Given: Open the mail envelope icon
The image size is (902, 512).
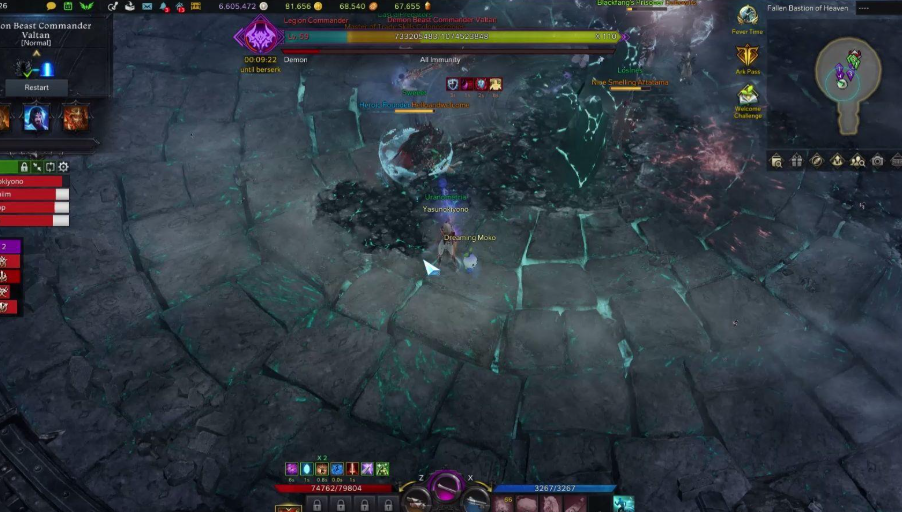Looking at the screenshot, I should 147,7.
